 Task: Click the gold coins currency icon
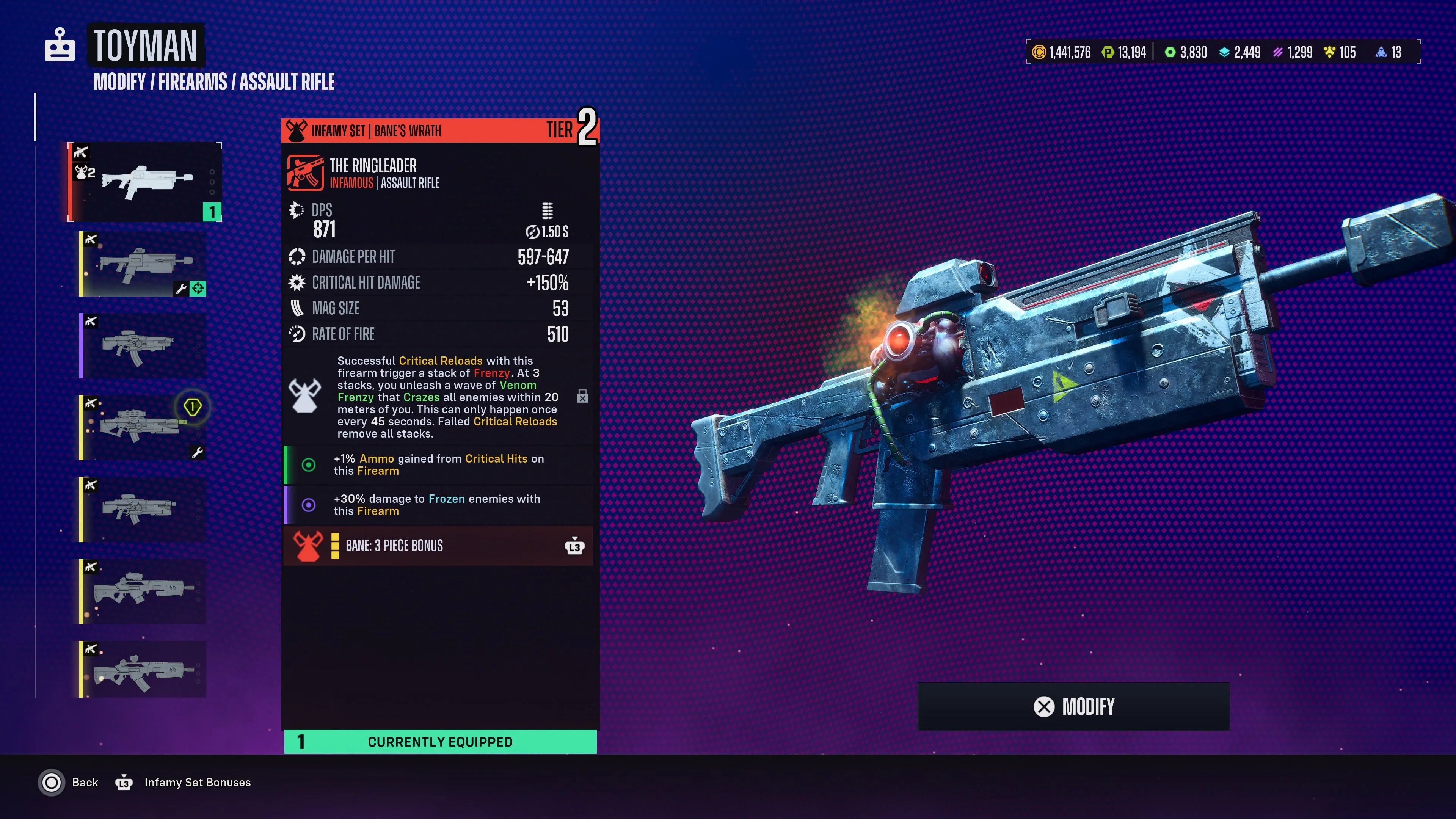tap(1039, 52)
